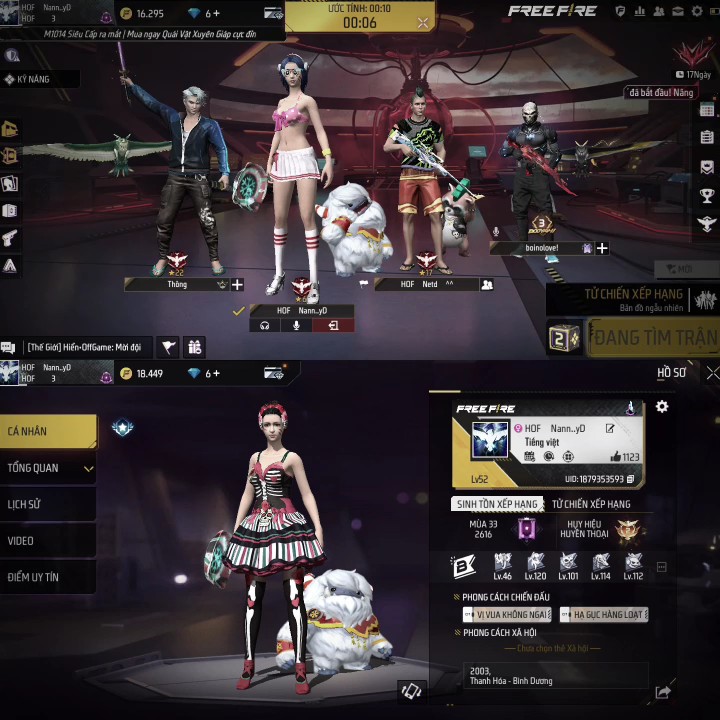
Task: Cancel matchmaking with the timer's X button
Action: point(424,21)
